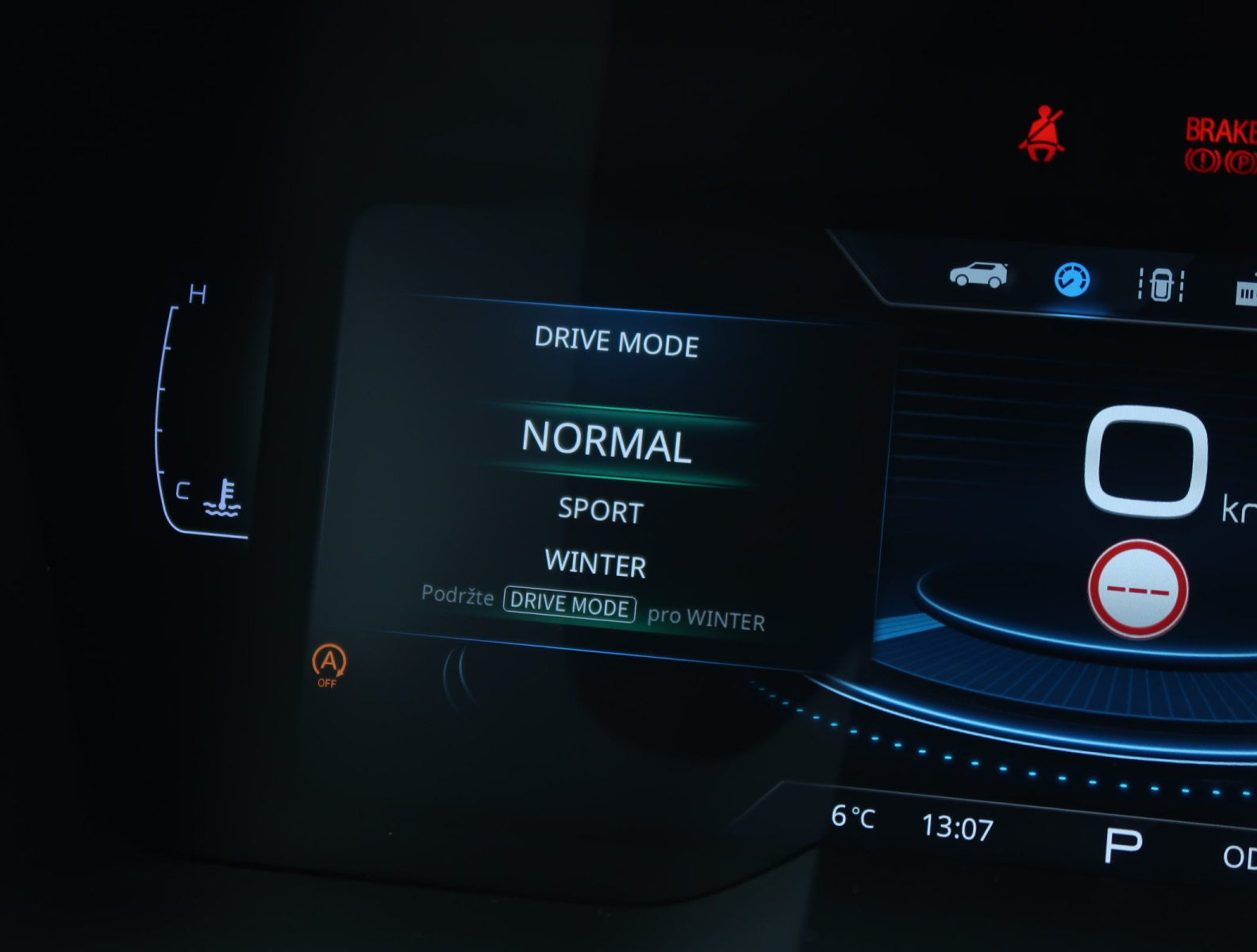Viewport: 1257px width, 952px height.
Task: Choose the SPORT drive mode
Action: tap(601, 510)
